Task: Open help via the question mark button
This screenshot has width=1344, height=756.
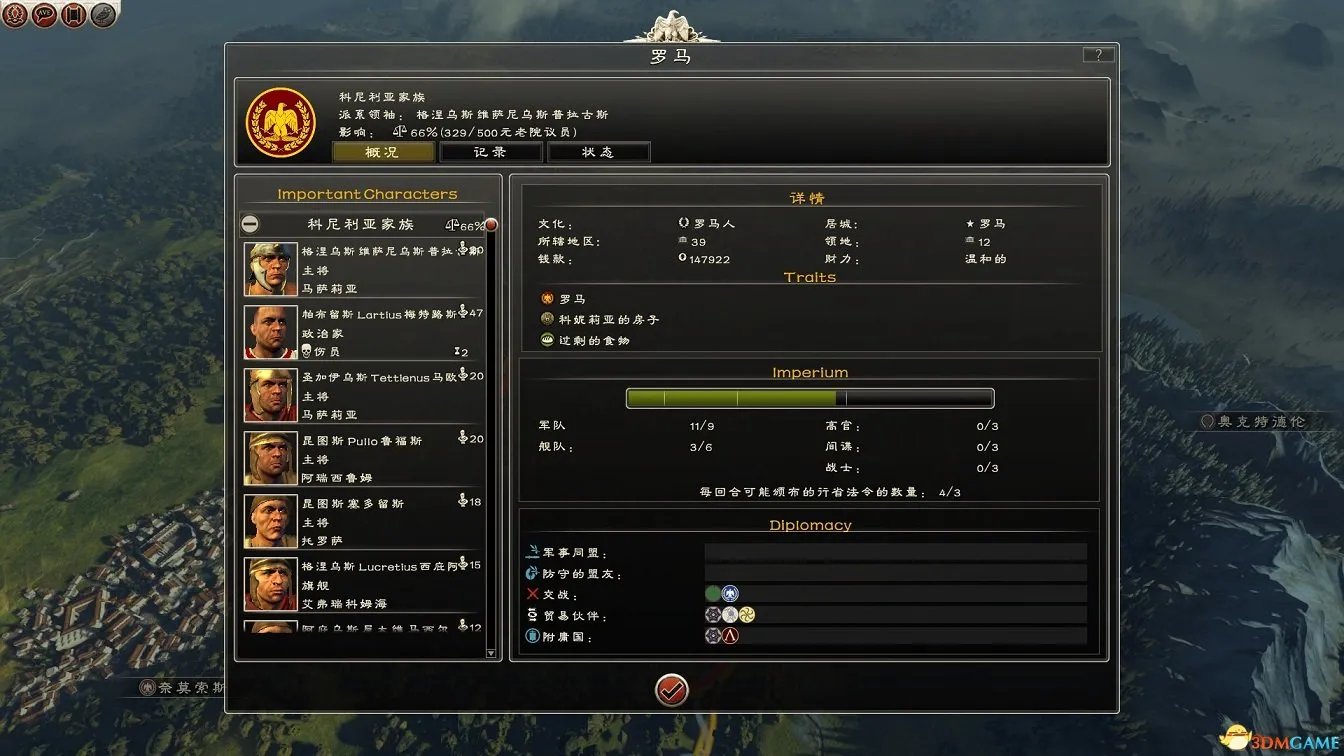Action: [x=1099, y=54]
